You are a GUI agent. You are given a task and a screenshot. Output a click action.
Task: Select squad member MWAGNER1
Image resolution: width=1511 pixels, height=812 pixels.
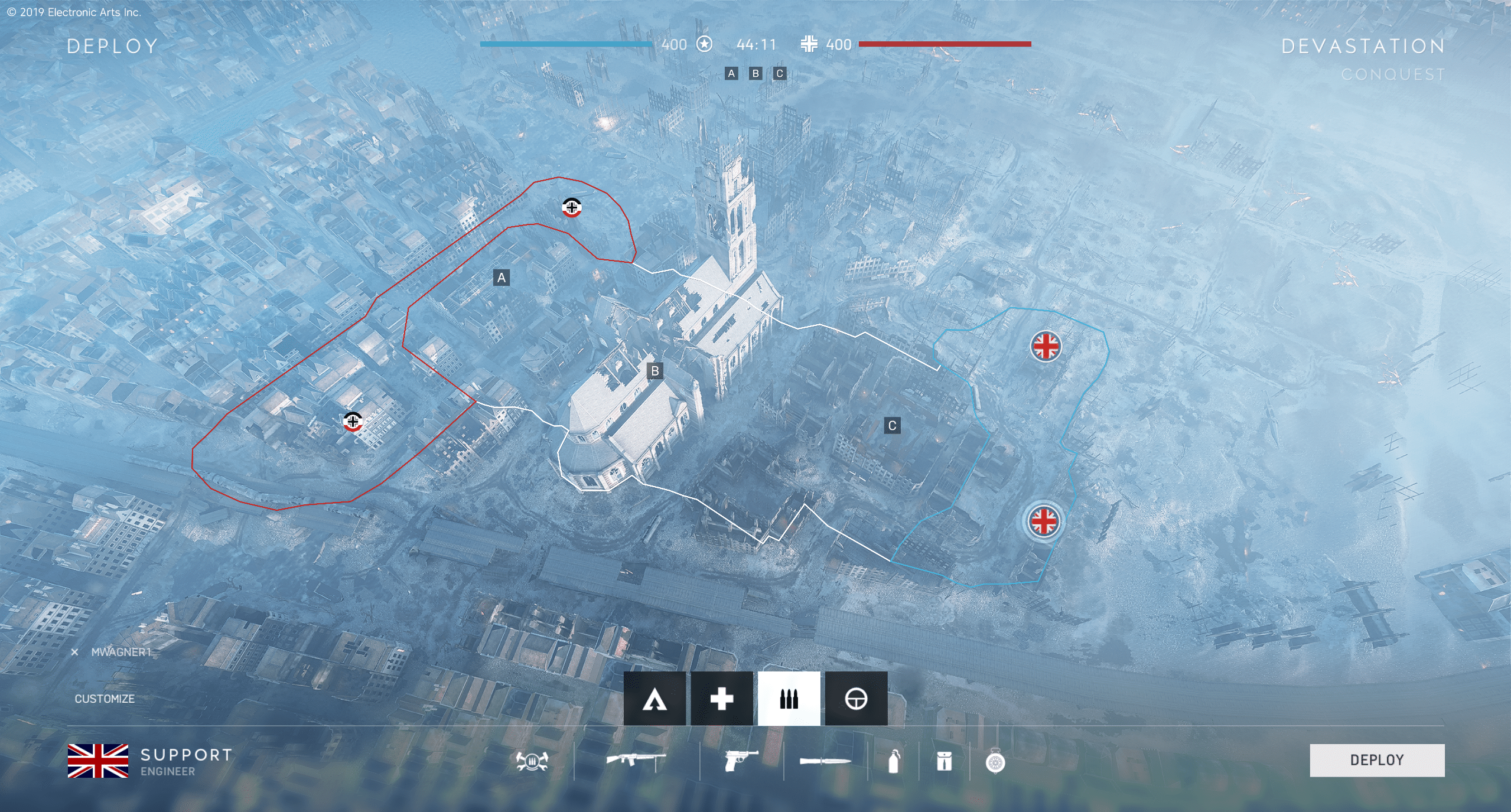pos(121,652)
